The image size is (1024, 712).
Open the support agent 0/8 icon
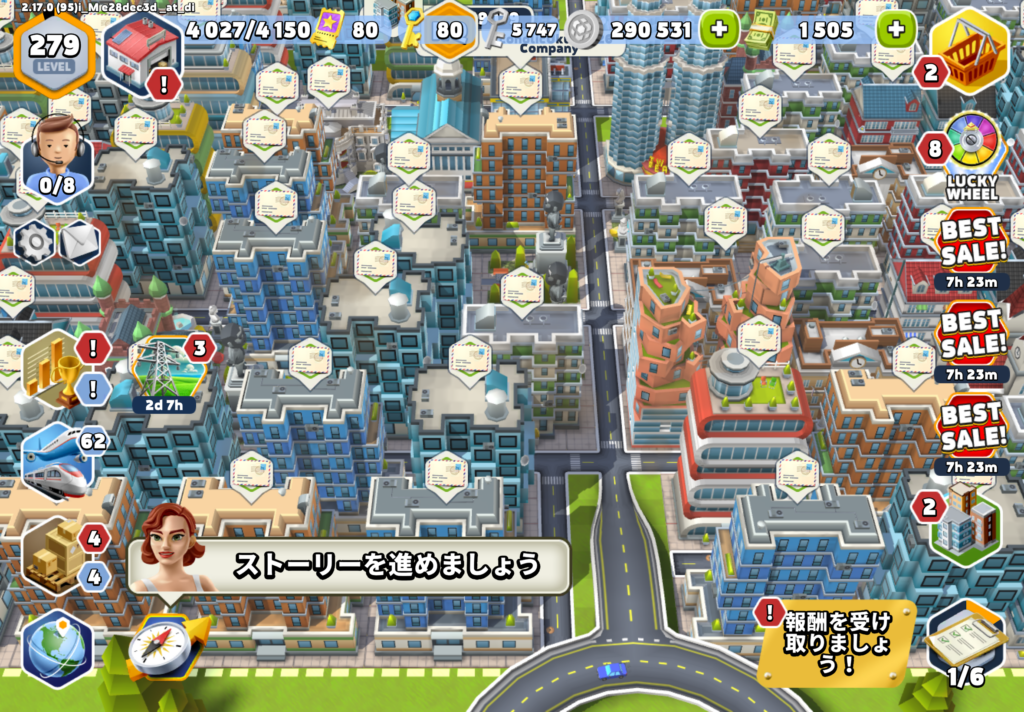pyautogui.click(x=57, y=157)
